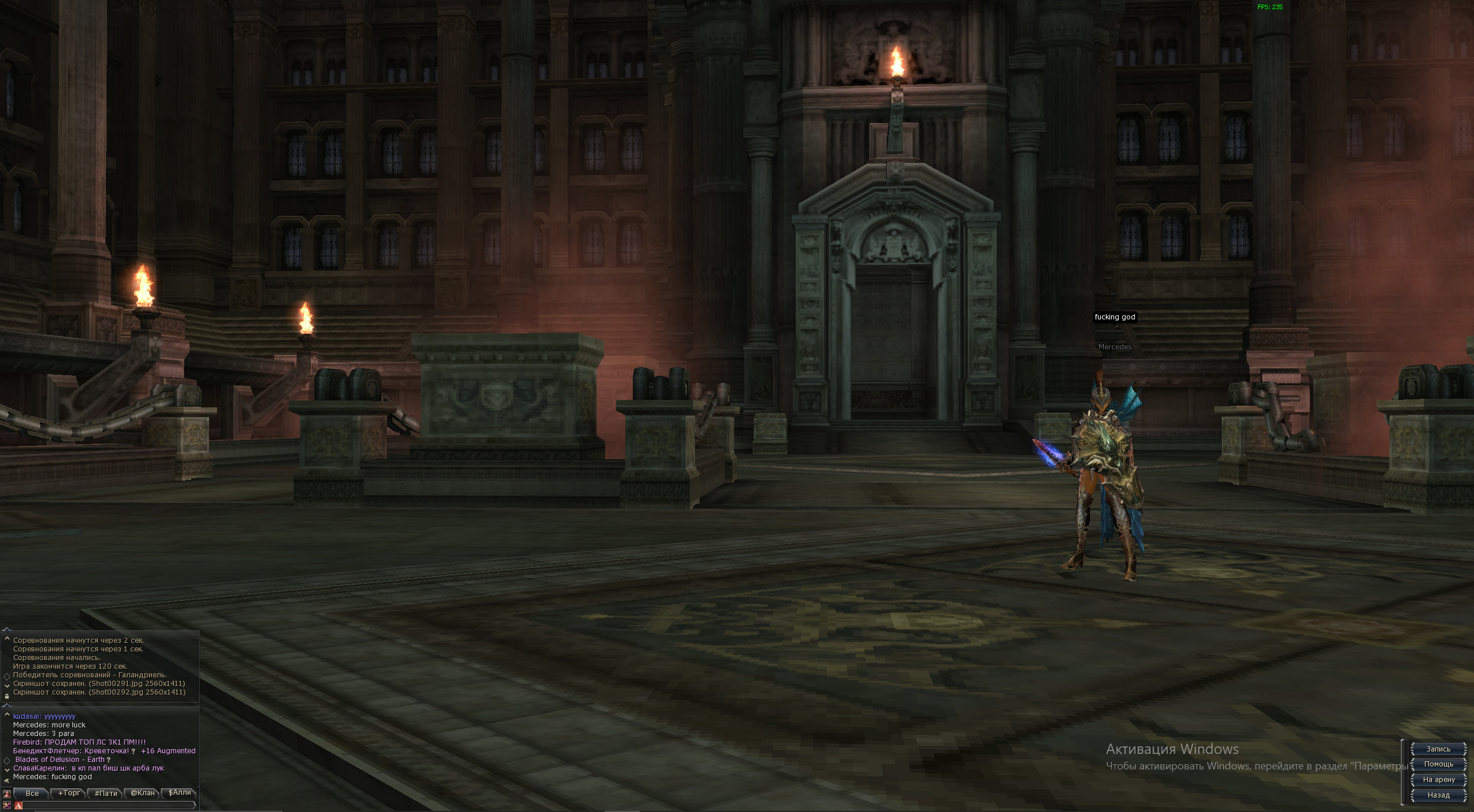Click the hammer icon in chat window
Image resolution: width=1474 pixels, height=812 pixels.
7,780
